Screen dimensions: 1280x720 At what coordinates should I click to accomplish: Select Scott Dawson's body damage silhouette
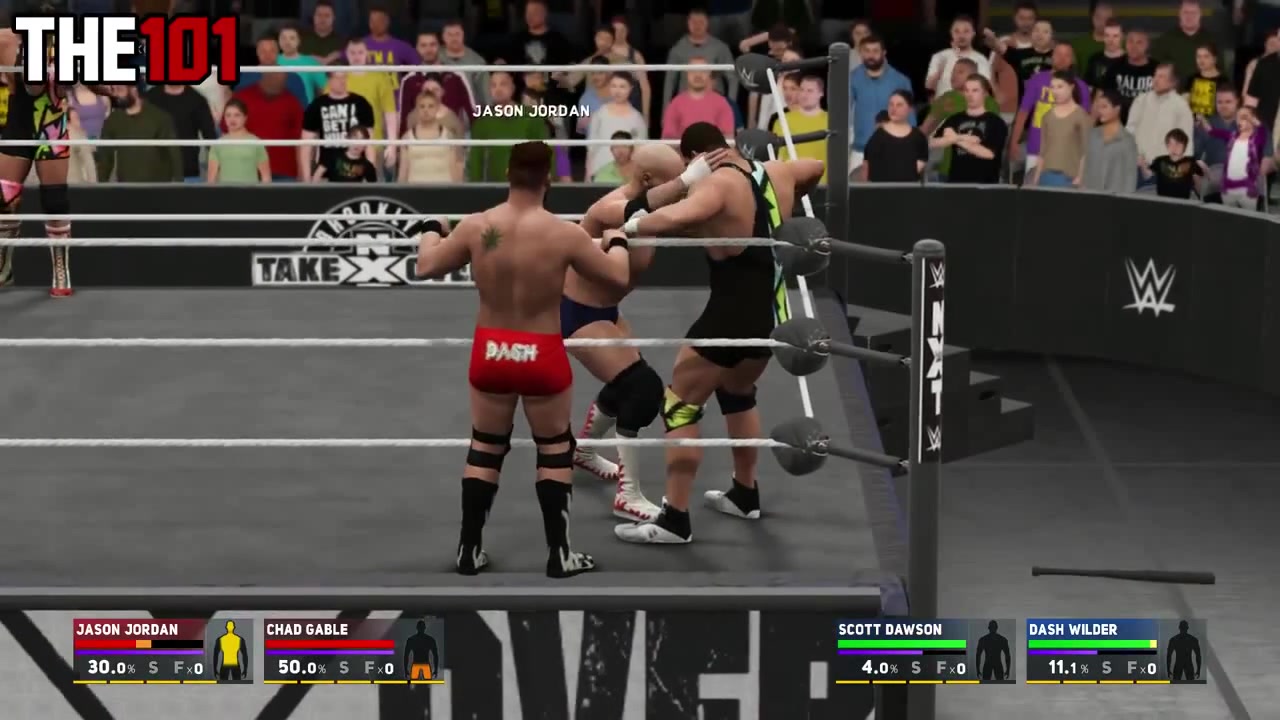click(x=992, y=648)
